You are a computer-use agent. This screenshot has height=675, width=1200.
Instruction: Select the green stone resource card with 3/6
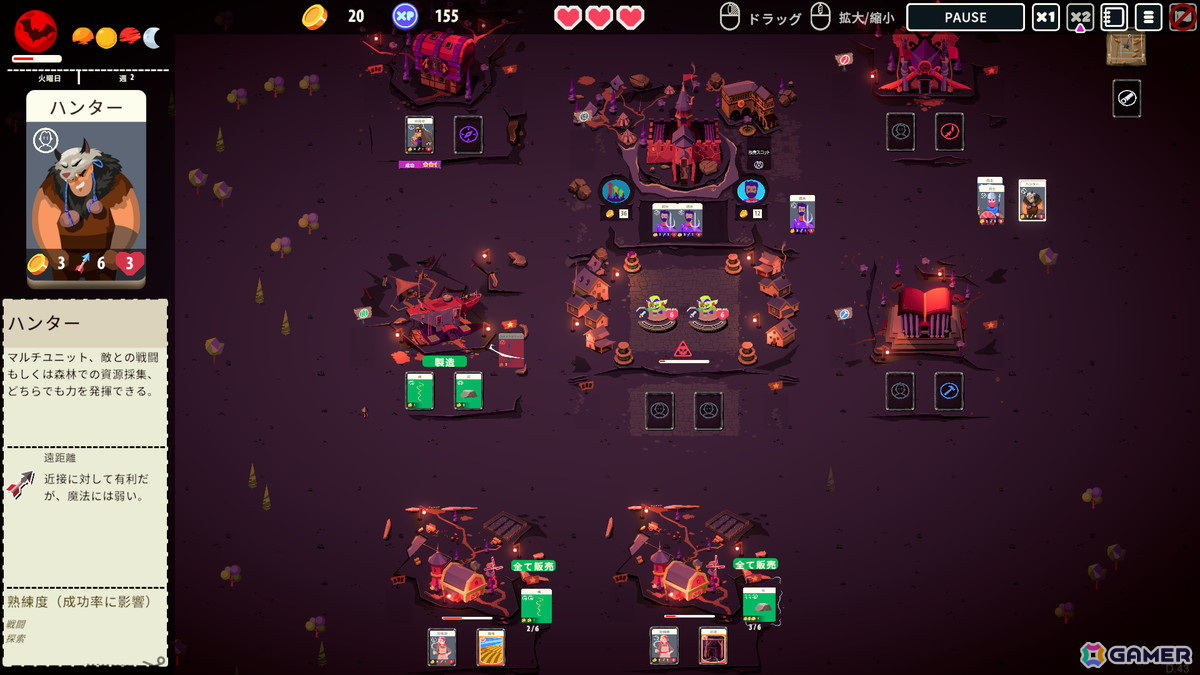[758, 604]
